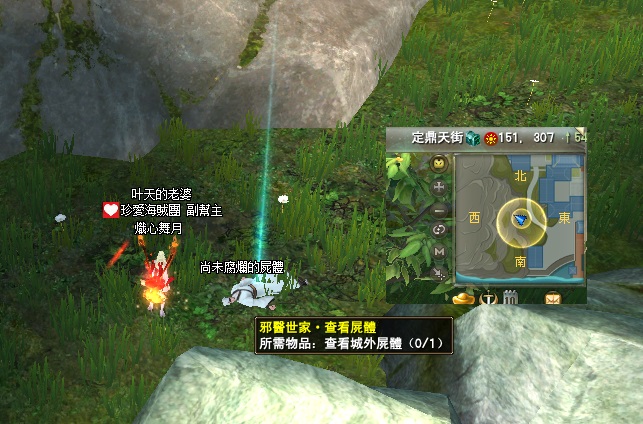This screenshot has width=643, height=424.
Task: Click the teal cube icon beside 定鼎天街
Action: [x=473, y=139]
